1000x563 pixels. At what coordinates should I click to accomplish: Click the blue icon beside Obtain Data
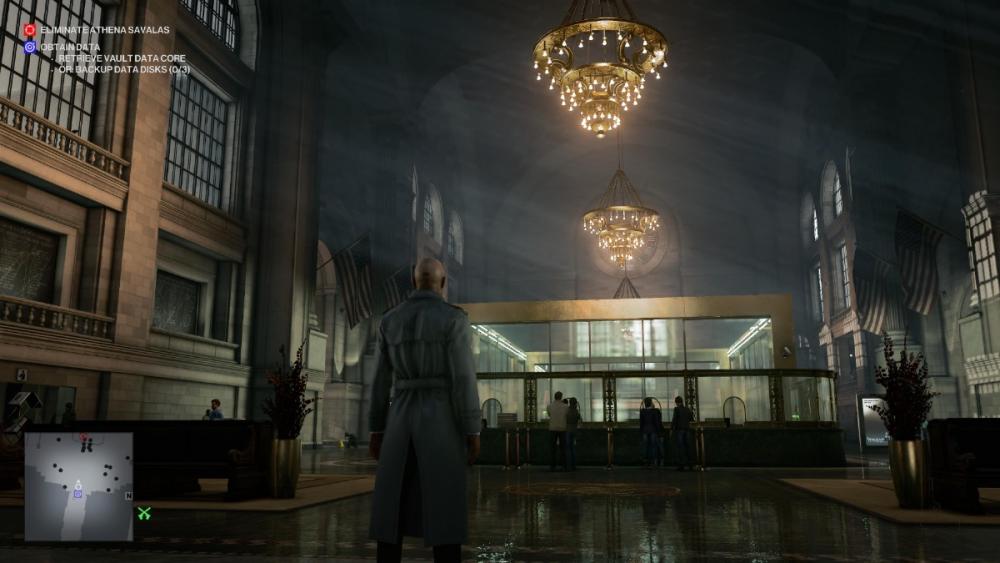30,46
